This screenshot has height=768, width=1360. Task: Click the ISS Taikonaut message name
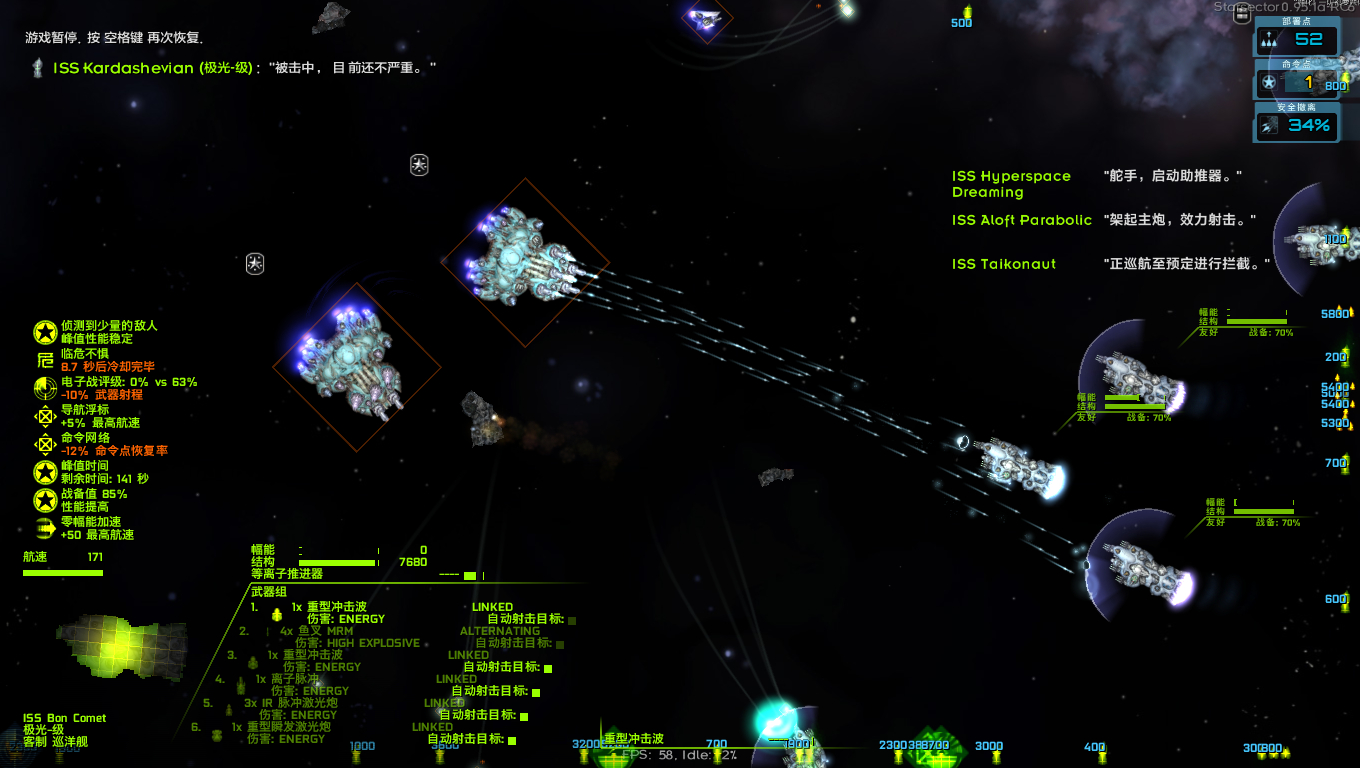tap(1003, 264)
